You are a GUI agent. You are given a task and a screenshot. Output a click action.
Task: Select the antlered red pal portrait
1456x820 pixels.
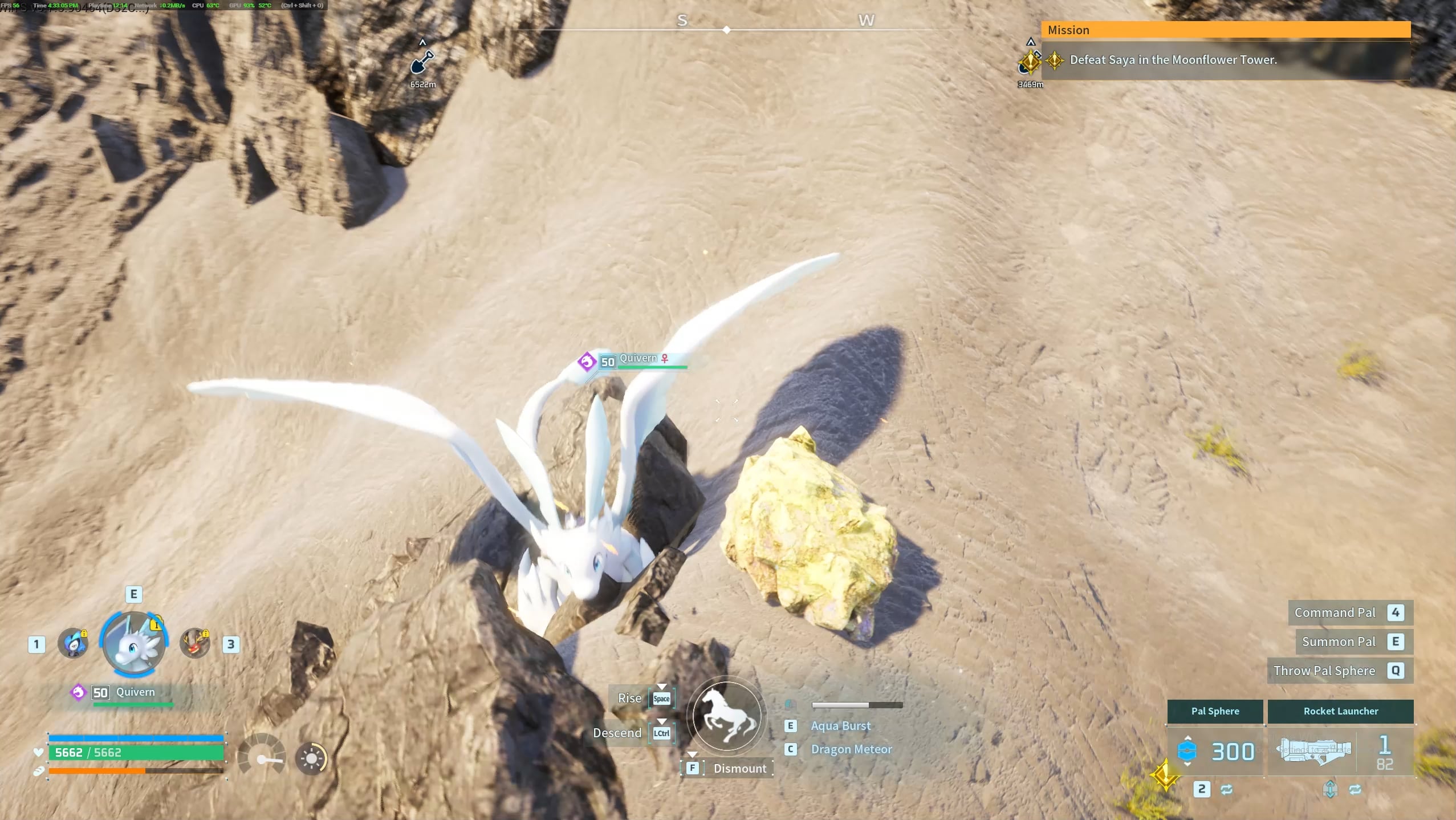195,644
